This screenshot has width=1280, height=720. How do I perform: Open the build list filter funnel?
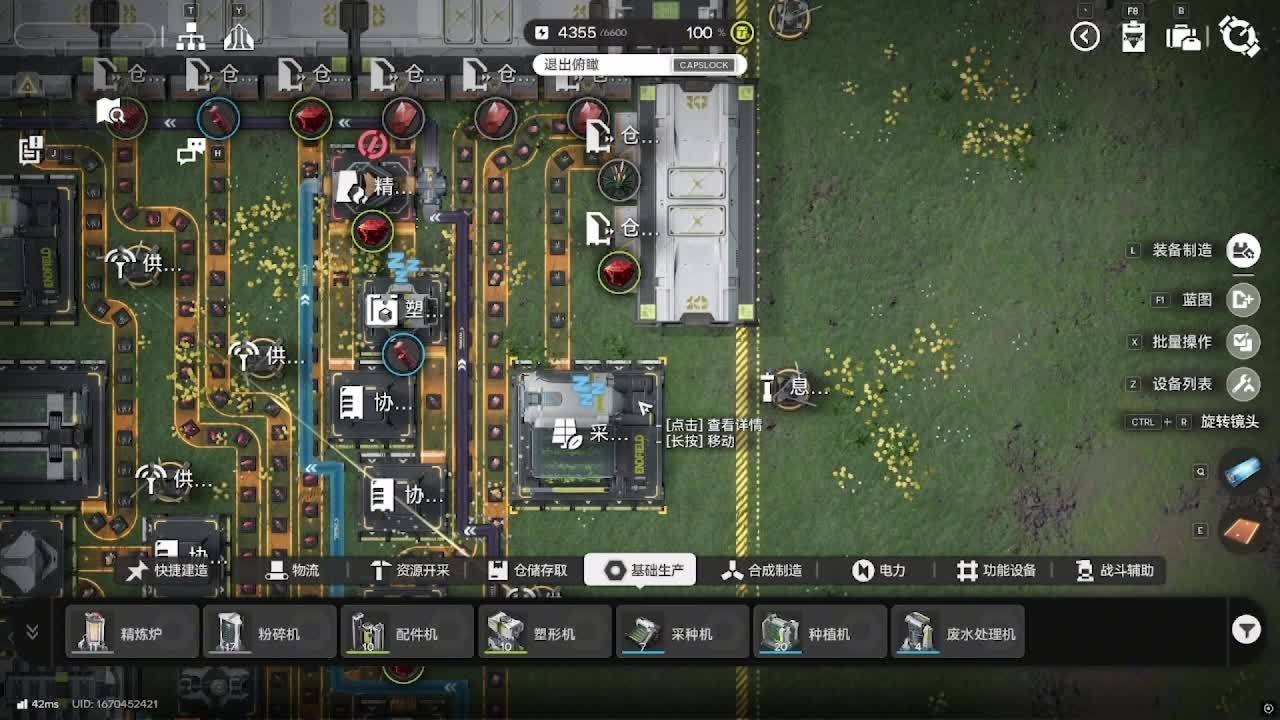point(1245,629)
